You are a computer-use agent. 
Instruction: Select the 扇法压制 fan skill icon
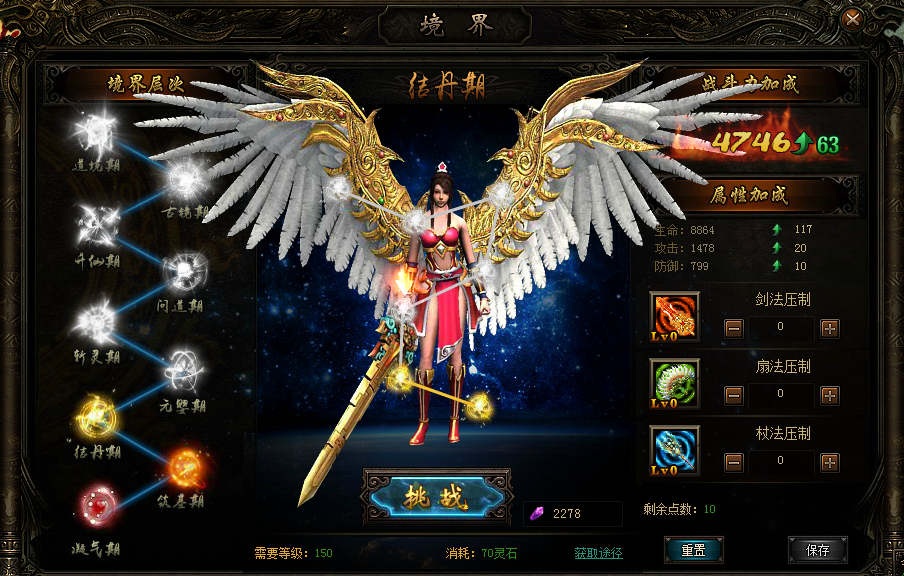pos(675,384)
